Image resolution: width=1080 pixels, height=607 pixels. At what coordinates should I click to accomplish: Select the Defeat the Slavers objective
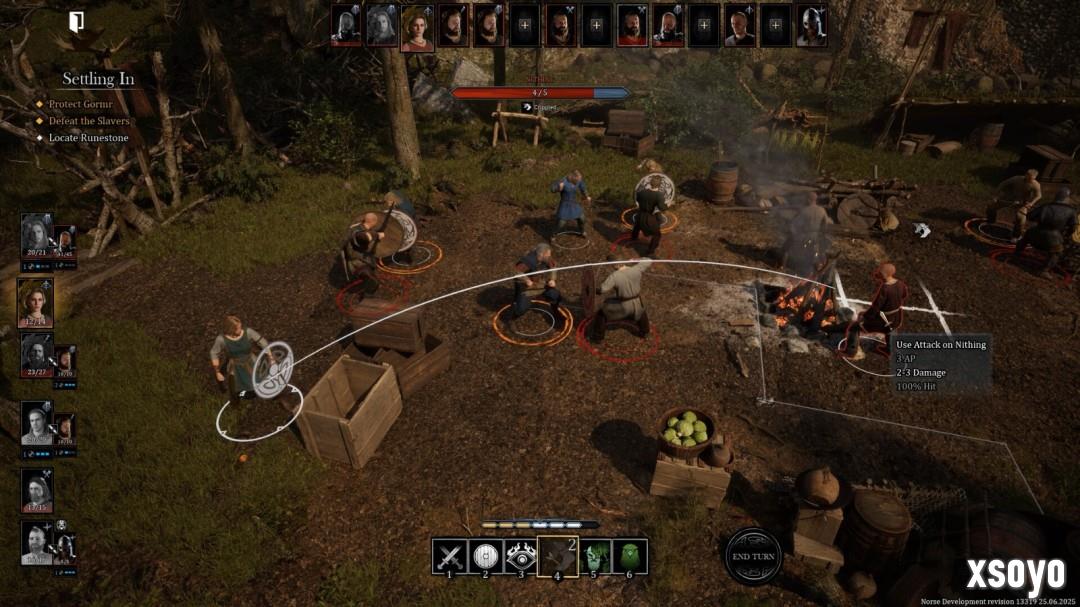(x=89, y=121)
